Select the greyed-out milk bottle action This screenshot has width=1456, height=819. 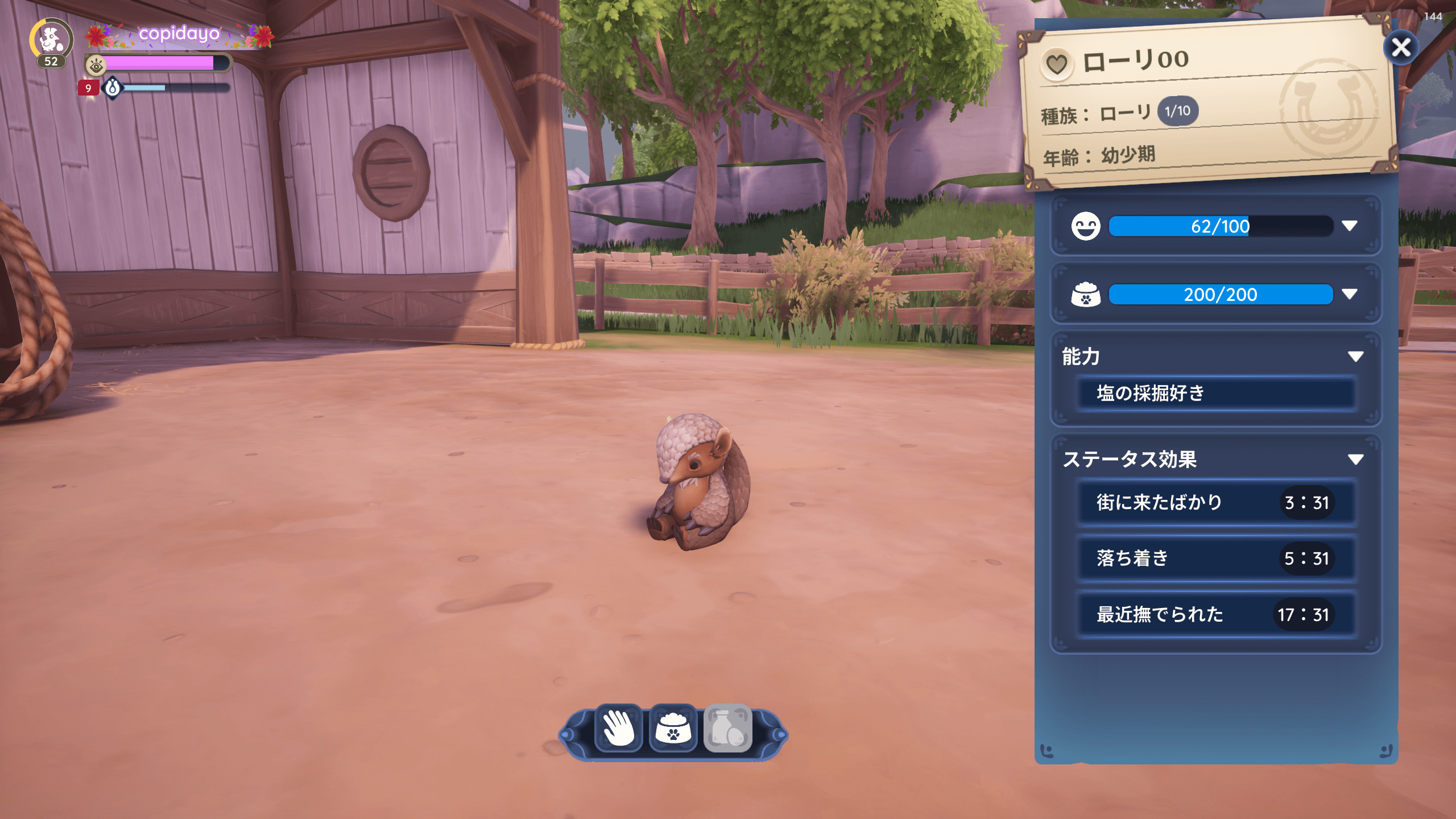[x=728, y=729]
